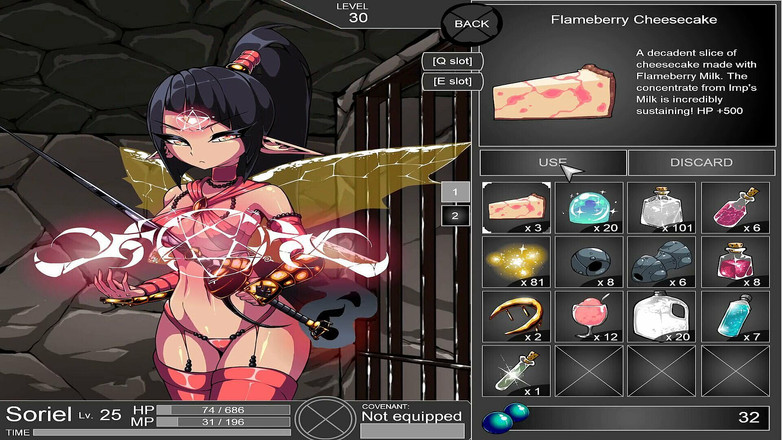Select the Flameberry Cheesecake slot
Image resolution: width=782 pixels, height=440 pixels.
(x=516, y=207)
